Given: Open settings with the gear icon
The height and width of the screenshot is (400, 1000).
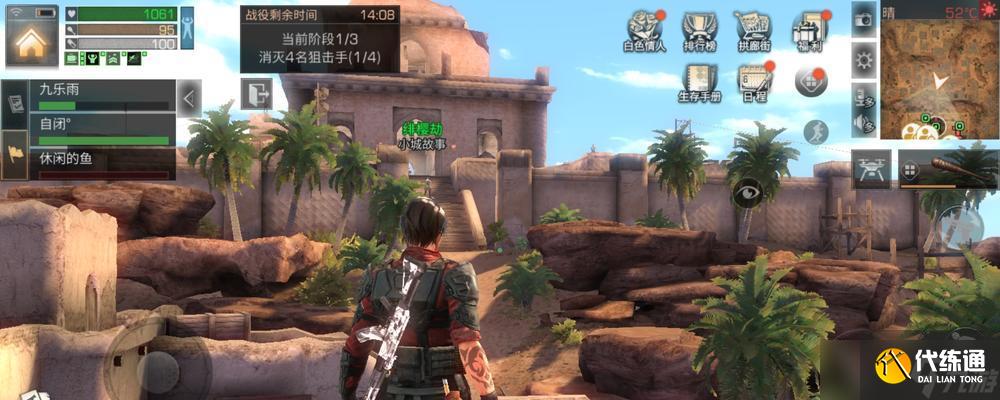Looking at the screenshot, I should (x=864, y=60).
